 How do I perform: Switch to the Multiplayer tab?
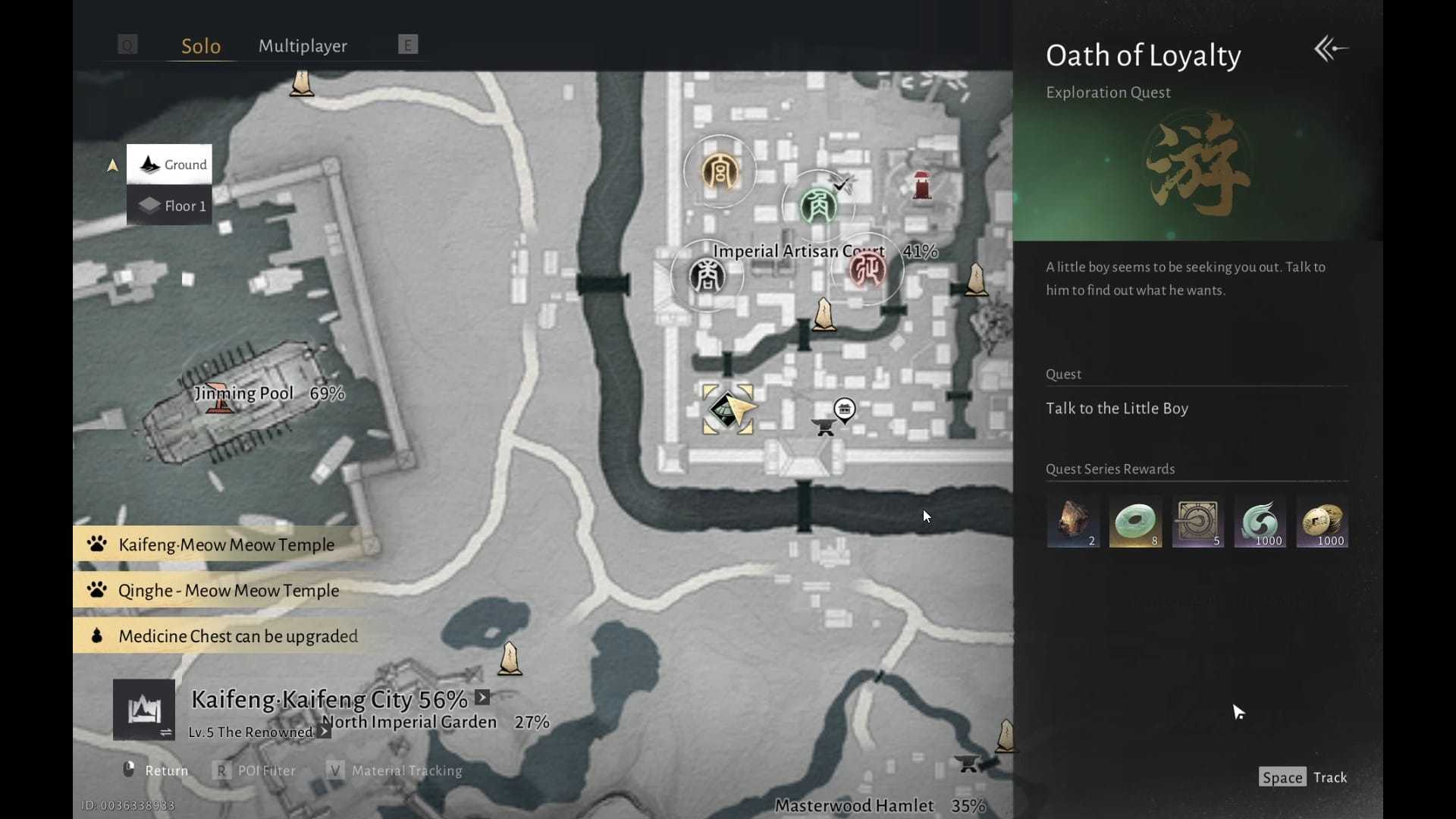click(303, 45)
